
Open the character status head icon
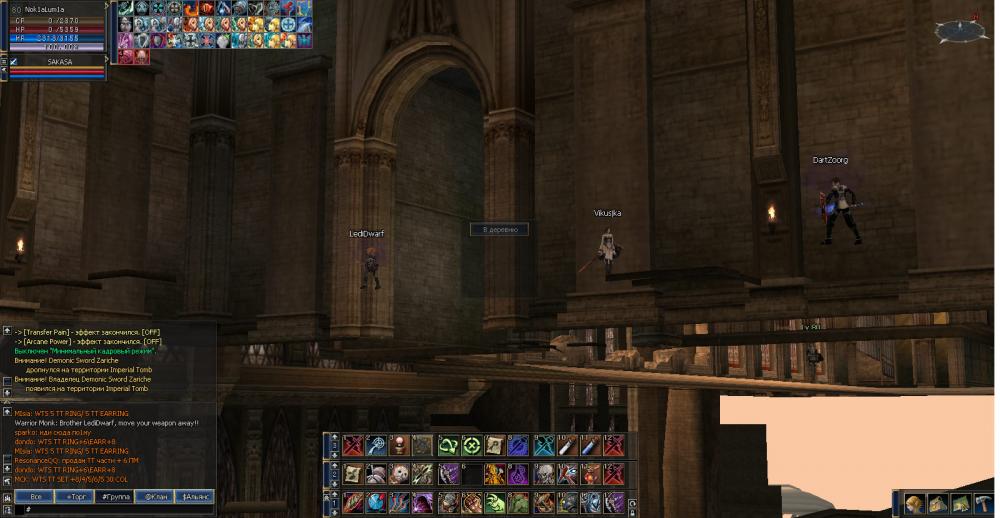click(x=914, y=503)
